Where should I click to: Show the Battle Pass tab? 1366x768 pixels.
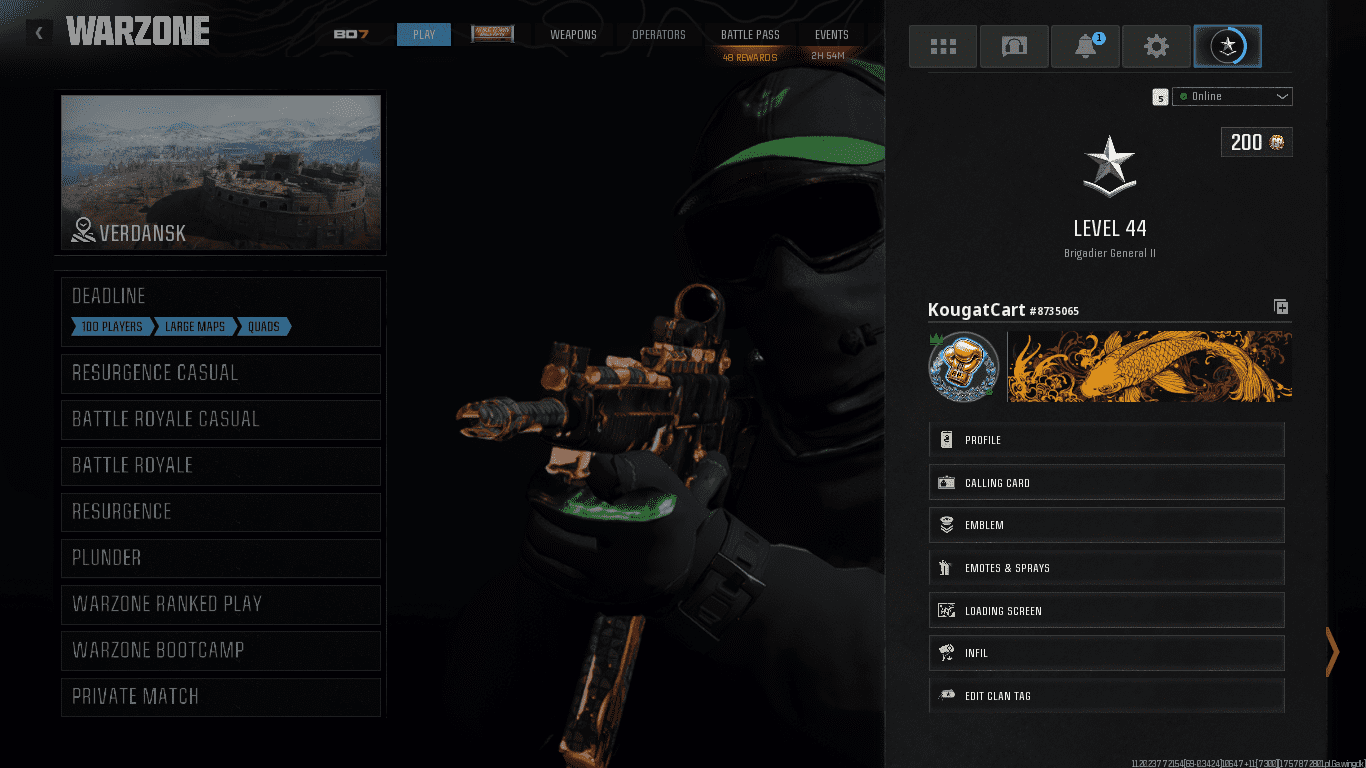(750, 35)
